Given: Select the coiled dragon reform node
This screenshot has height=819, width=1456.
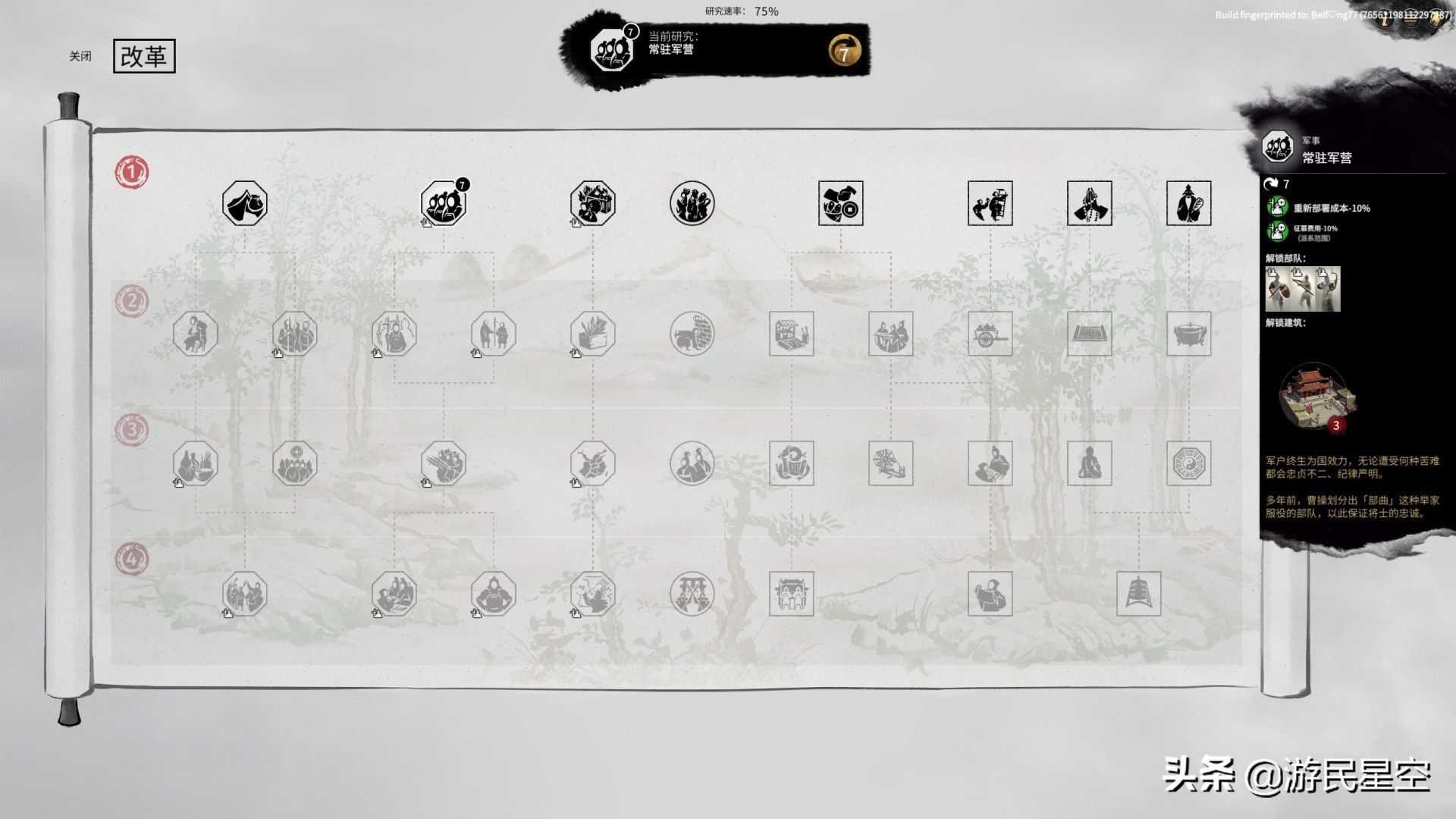Looking at the screenshot, I should point(791,463).
